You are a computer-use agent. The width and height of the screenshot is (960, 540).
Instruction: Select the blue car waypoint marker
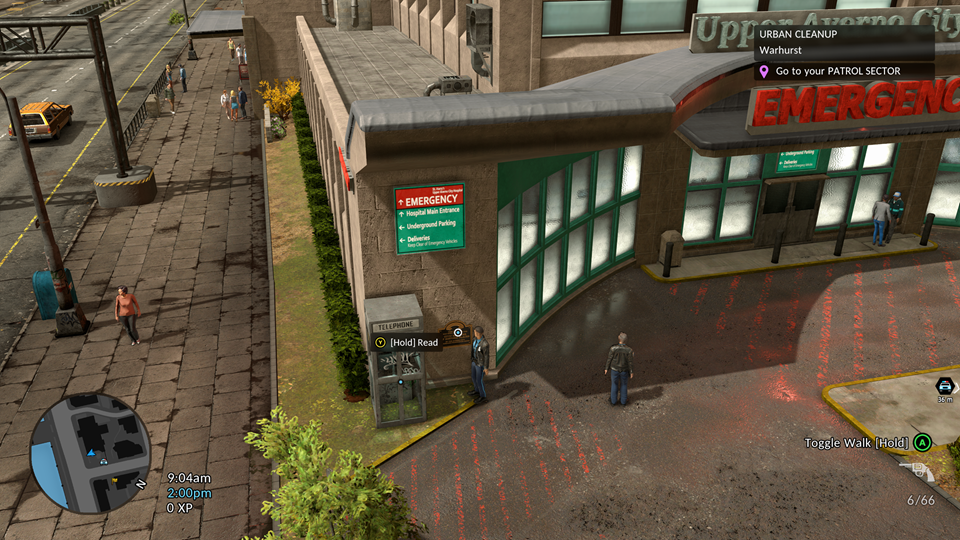[x=944, y=386]
